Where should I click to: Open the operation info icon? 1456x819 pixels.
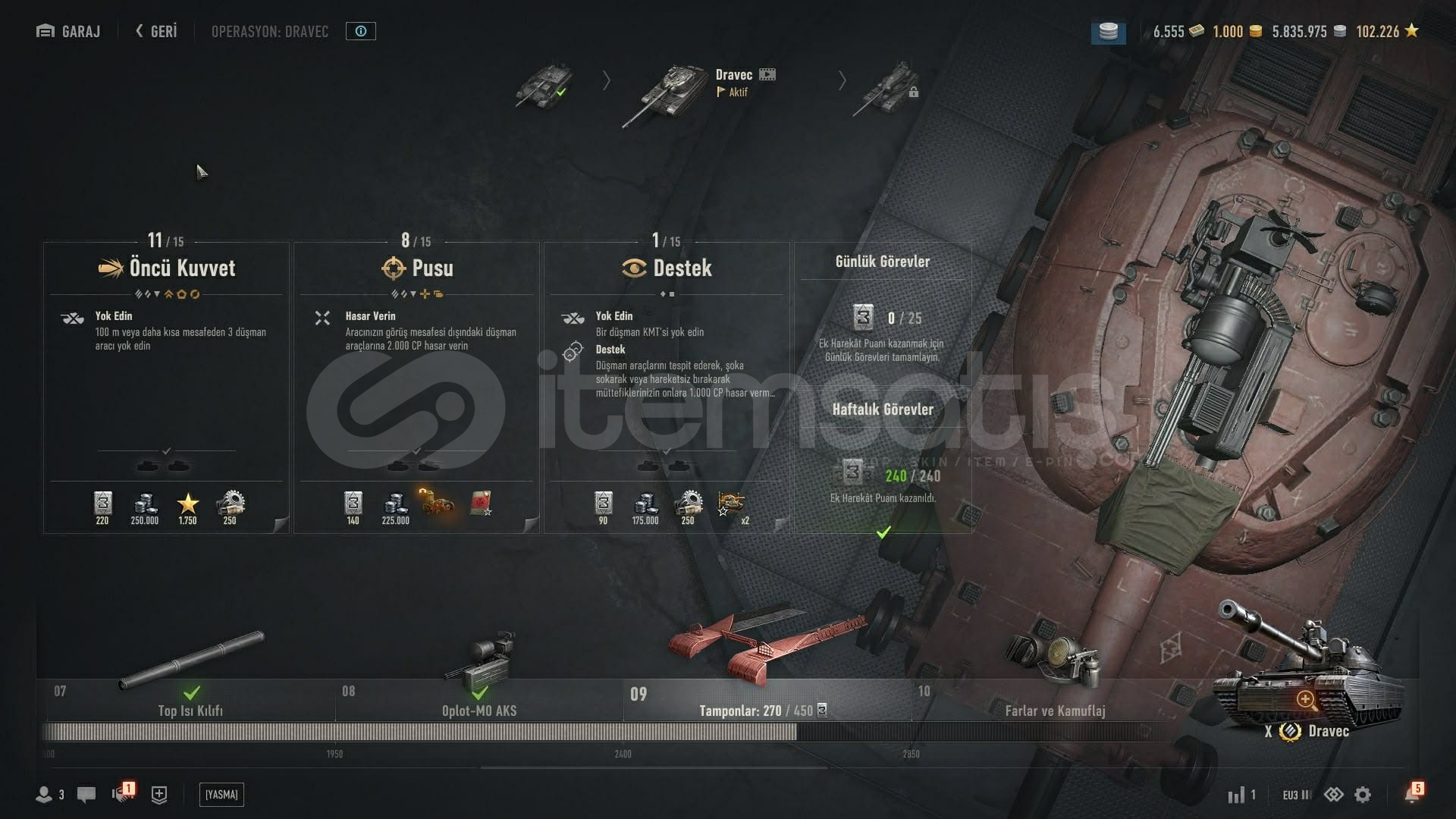[361, 31]
